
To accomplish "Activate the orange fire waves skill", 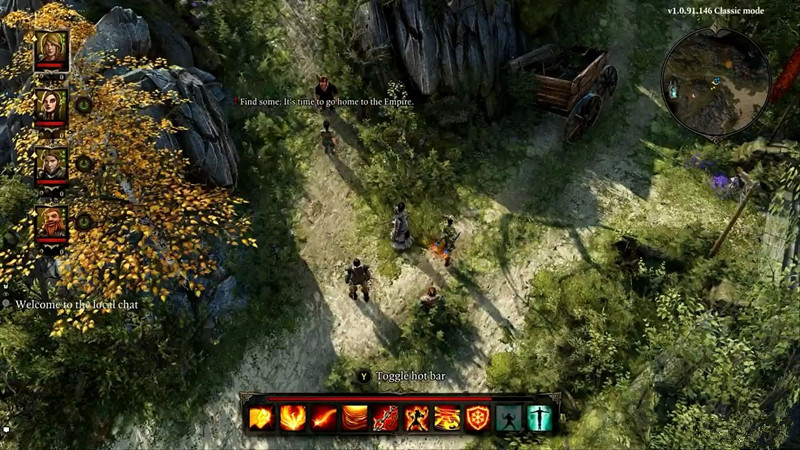I will click(354, 418).
